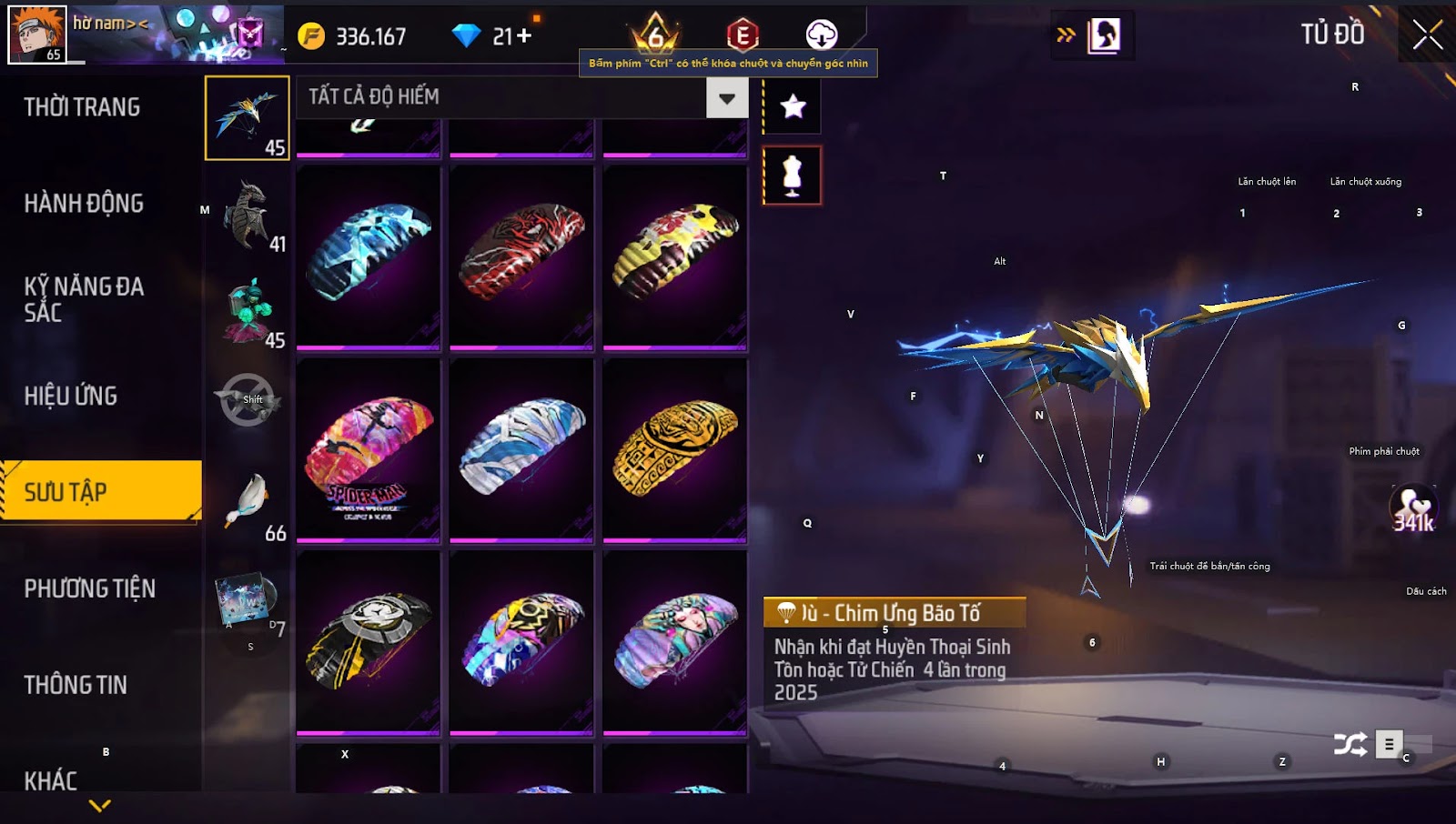Choose the golden ornate parachute skin
Screen dimensions: 1456x824
(674, 451)
